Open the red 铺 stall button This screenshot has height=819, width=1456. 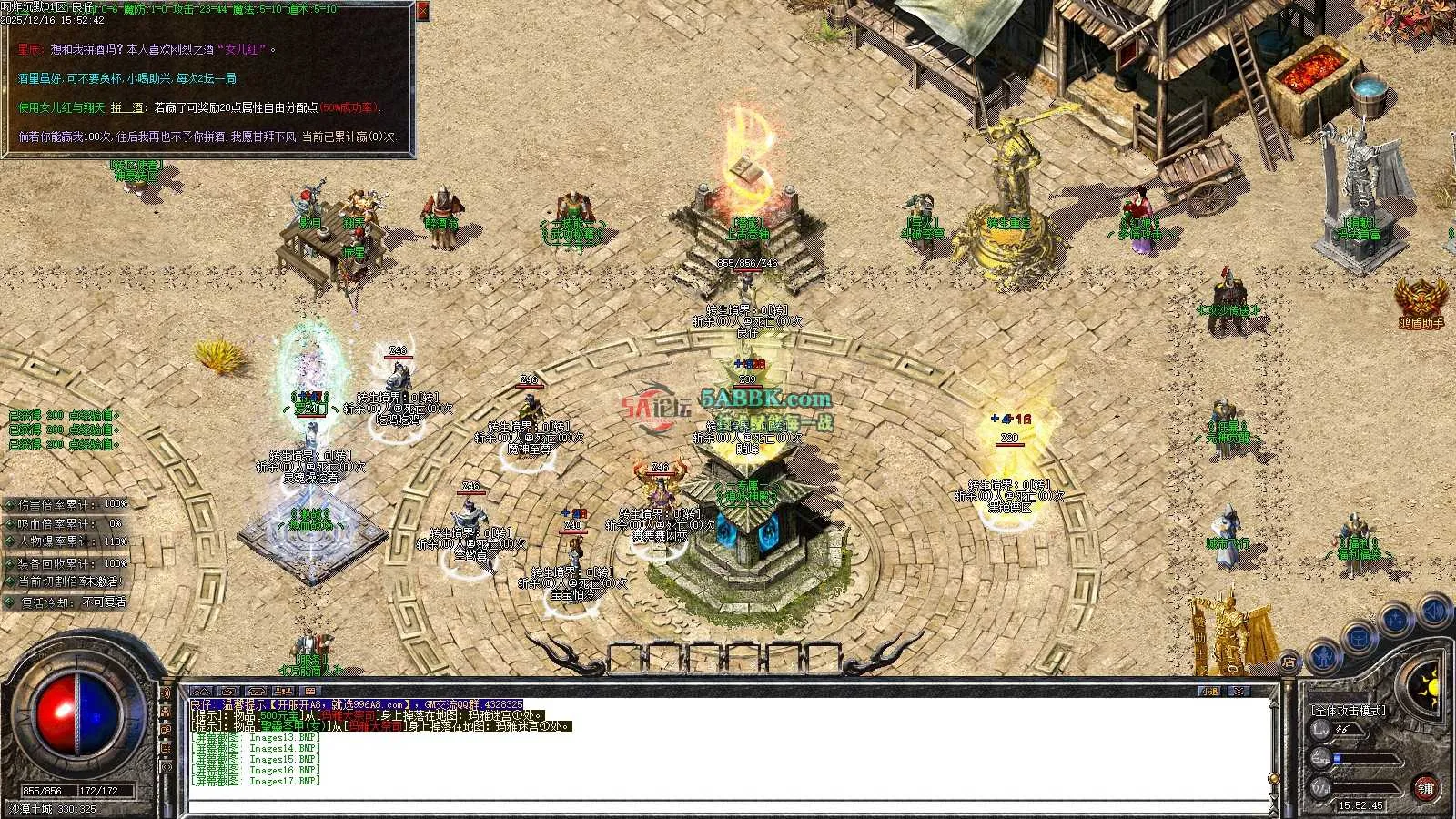(1426, 788)
